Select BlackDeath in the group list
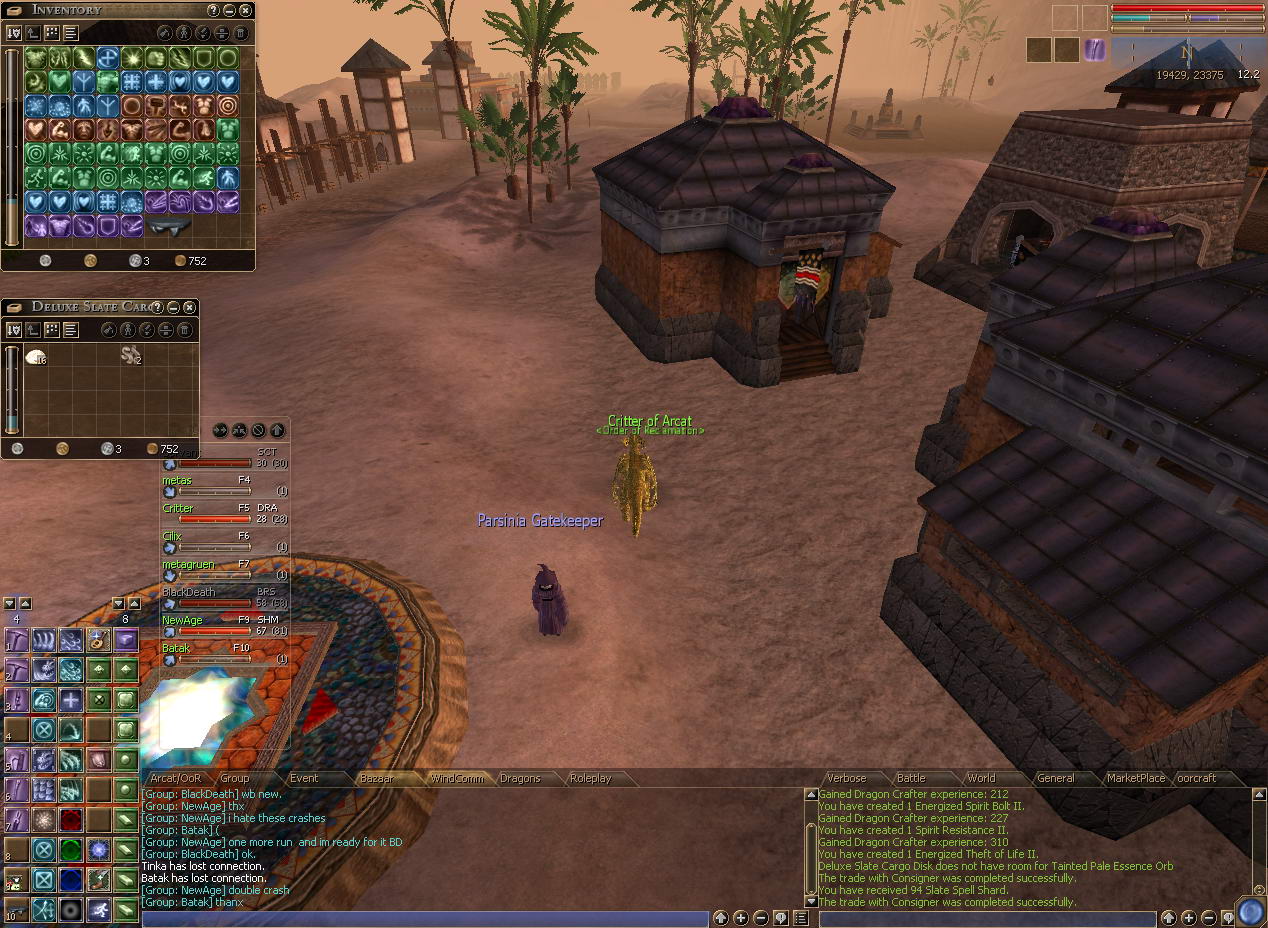This screenshot has width=1268, height=928. coord(189,592)
